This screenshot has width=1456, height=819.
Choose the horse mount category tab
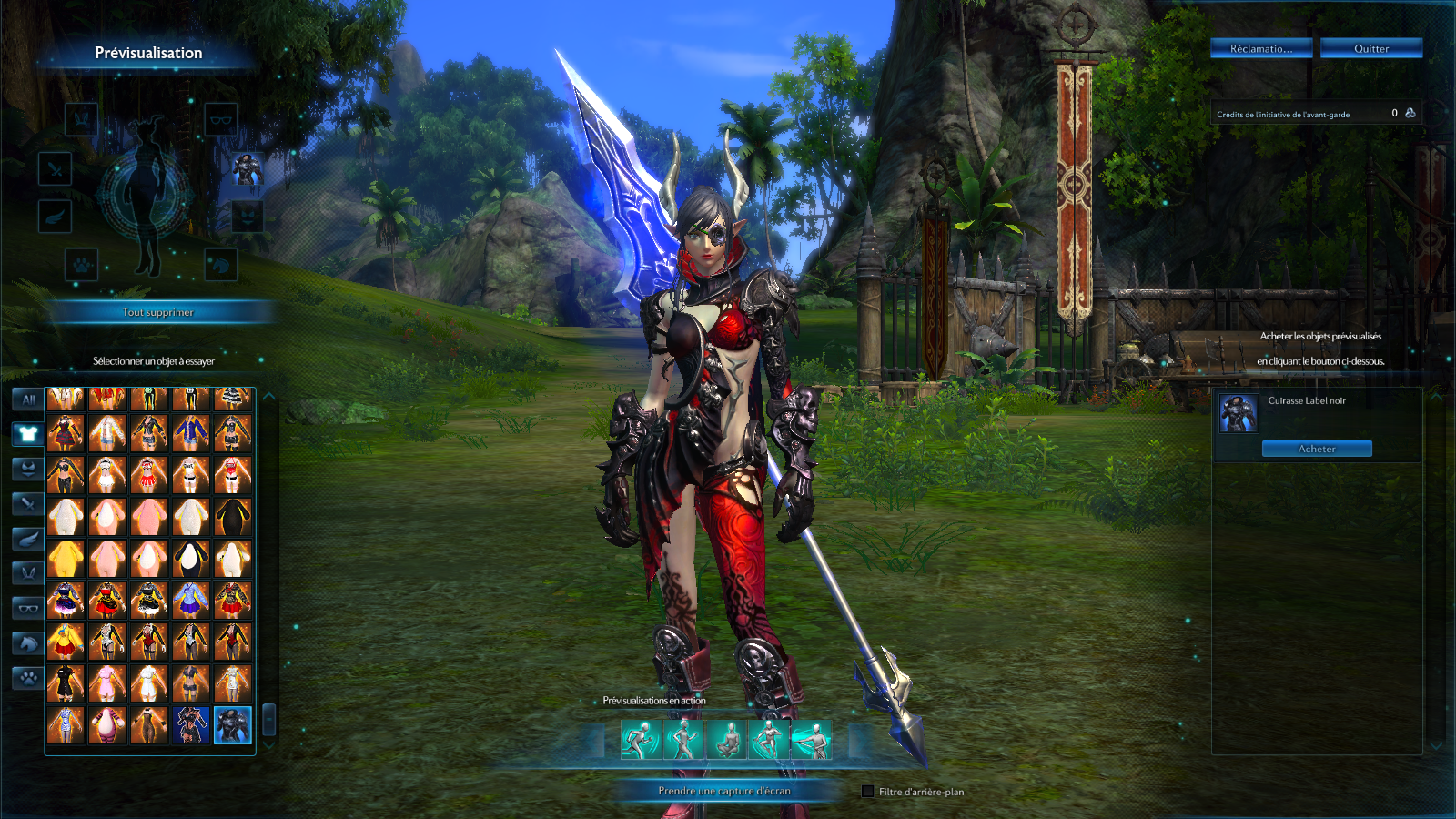[x=28, y=643]
